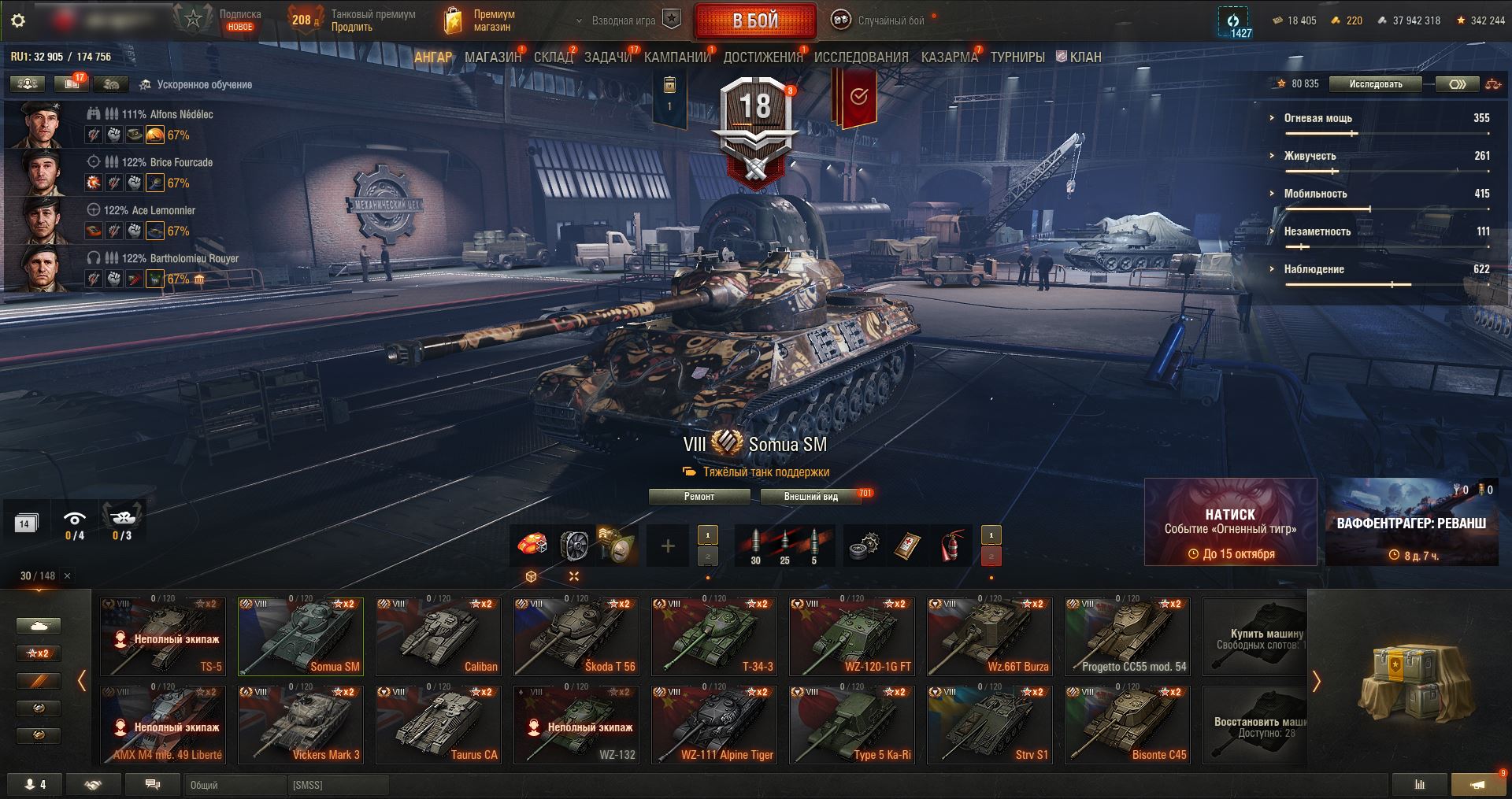Select the fire extinguisher consumable slot
The width and height of the screenshot is (1512, 799).
point(951,546)
